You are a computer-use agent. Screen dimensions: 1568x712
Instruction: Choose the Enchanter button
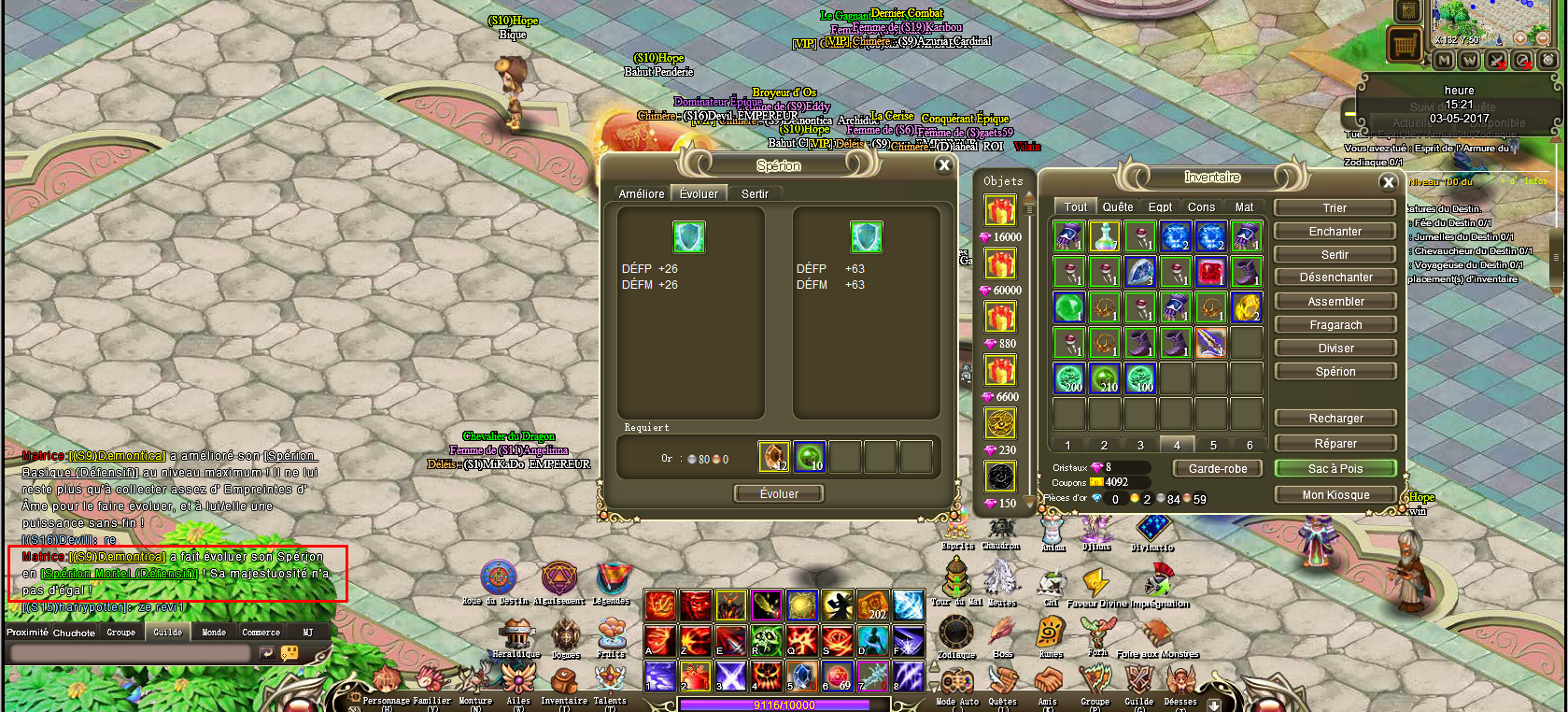pos(1335,231)
